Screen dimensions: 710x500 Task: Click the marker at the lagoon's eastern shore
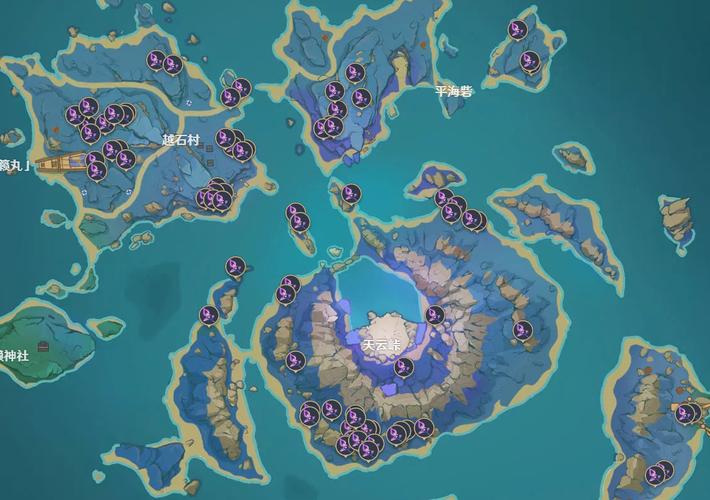pos(435,315)
